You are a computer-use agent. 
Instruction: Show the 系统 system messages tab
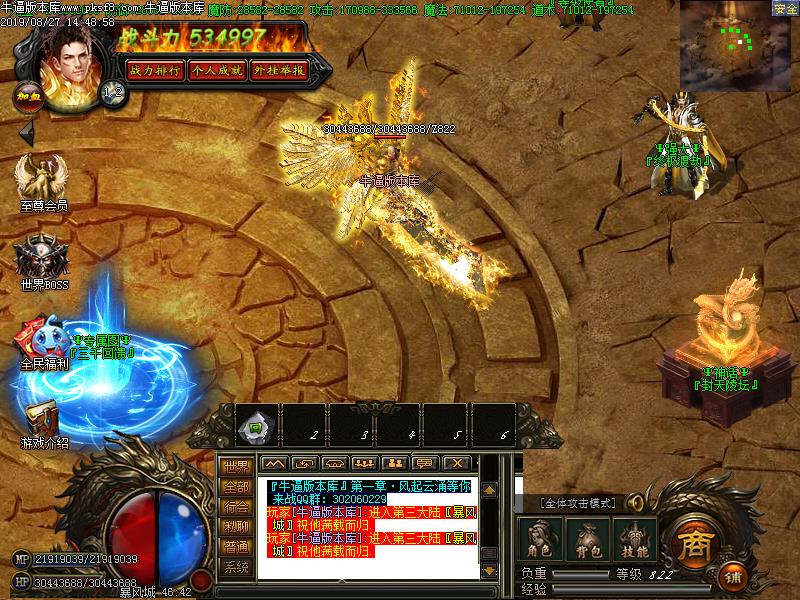(x=236, y=567)
